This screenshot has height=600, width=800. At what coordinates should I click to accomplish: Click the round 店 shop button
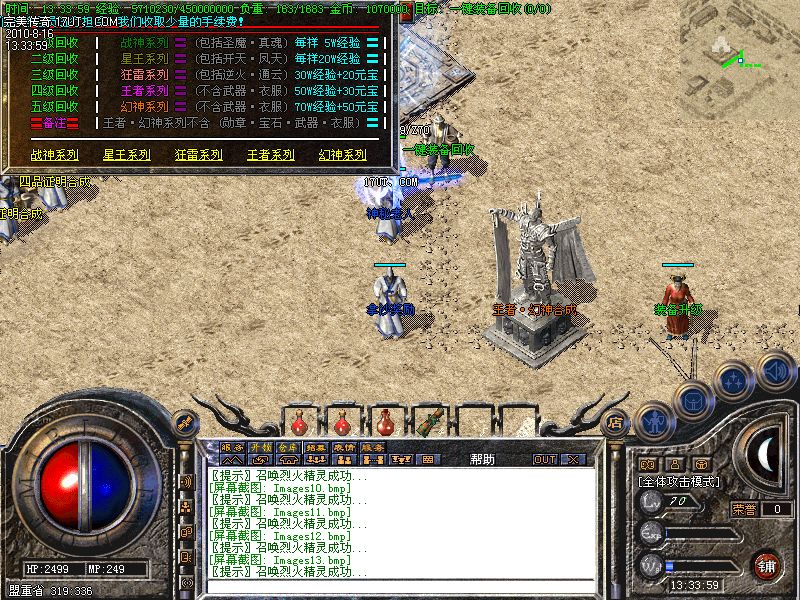[616, 423]
